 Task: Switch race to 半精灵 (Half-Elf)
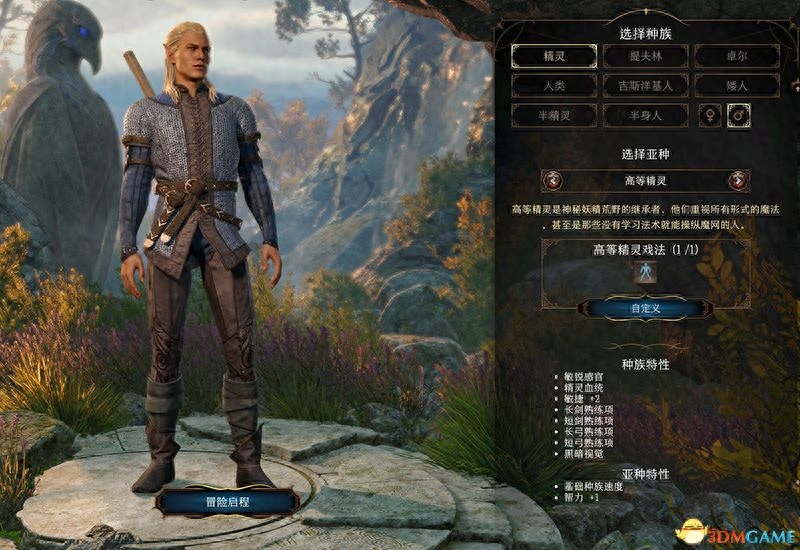[552, 116]
